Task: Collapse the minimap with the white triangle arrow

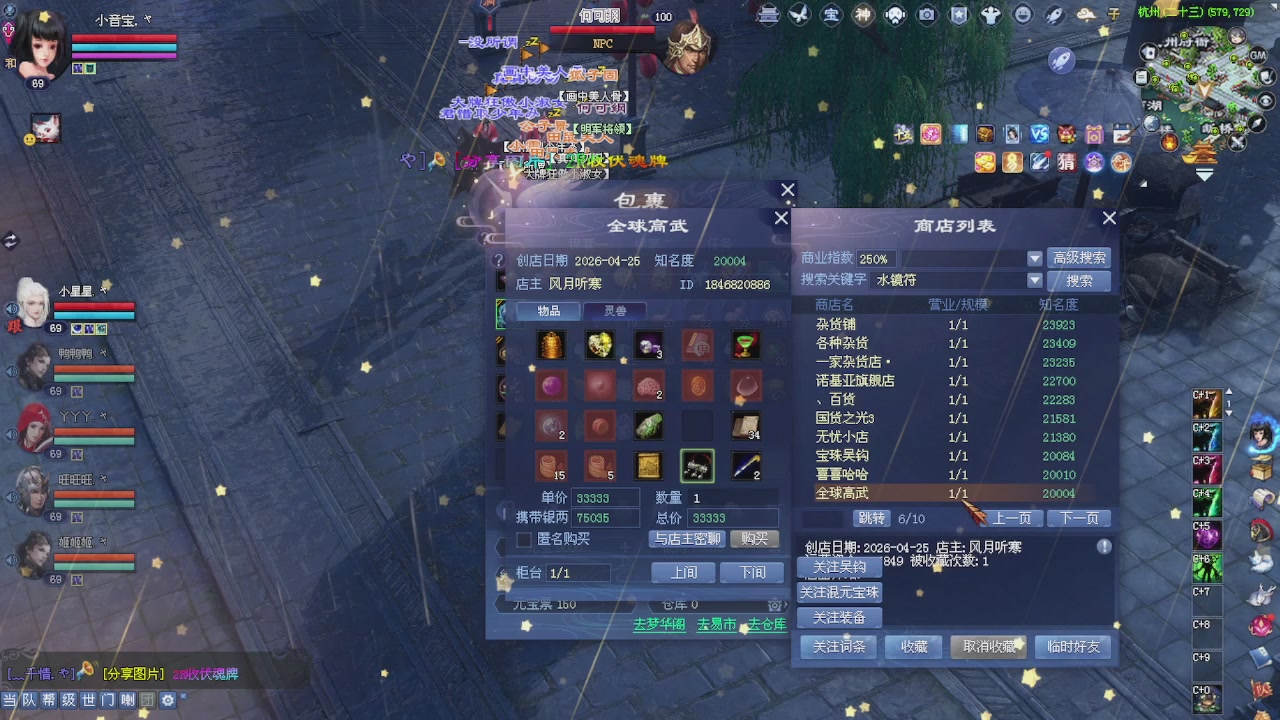Action: point(1204,172)
